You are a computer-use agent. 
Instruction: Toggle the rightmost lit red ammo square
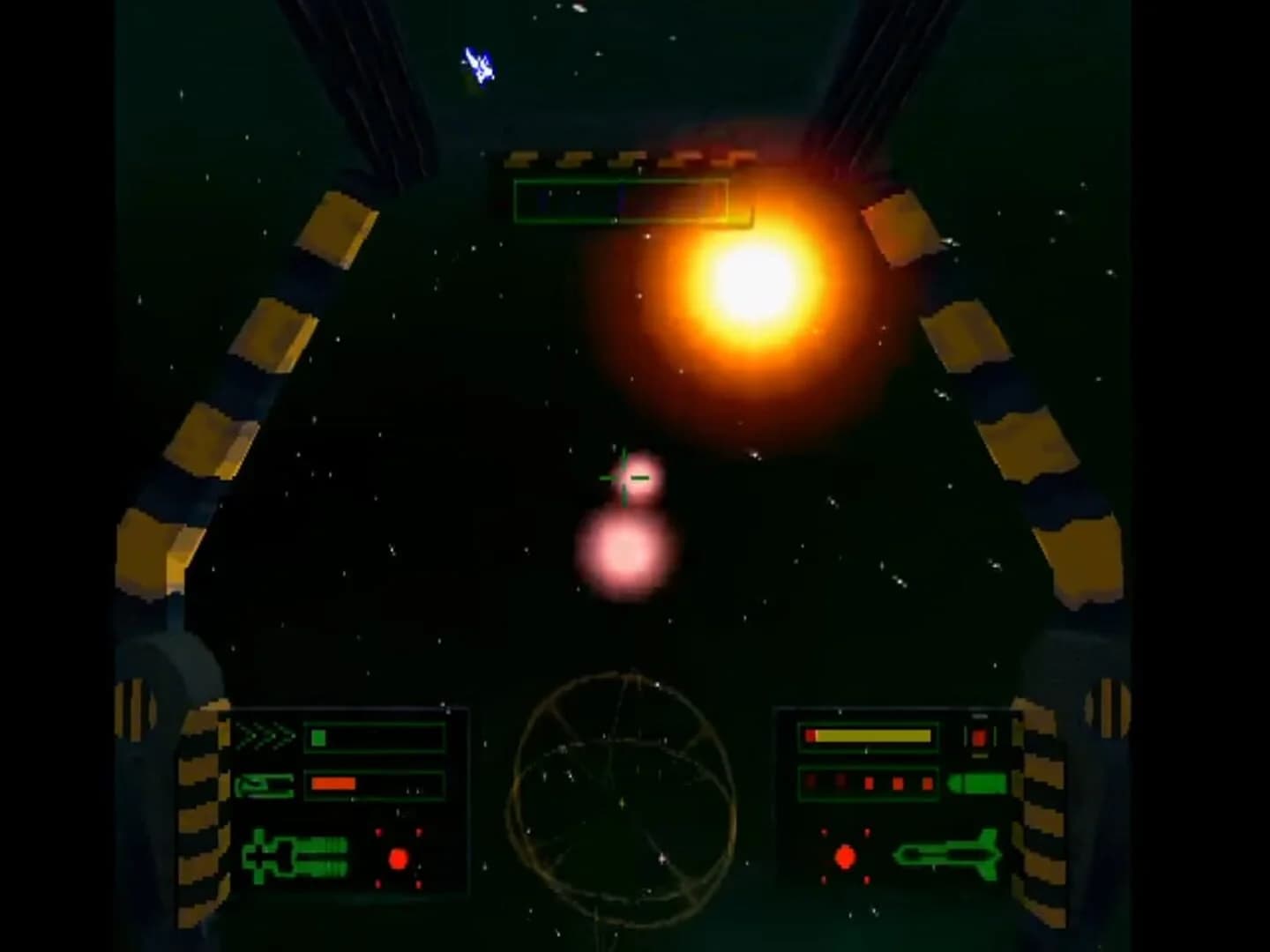coord(927,783)
